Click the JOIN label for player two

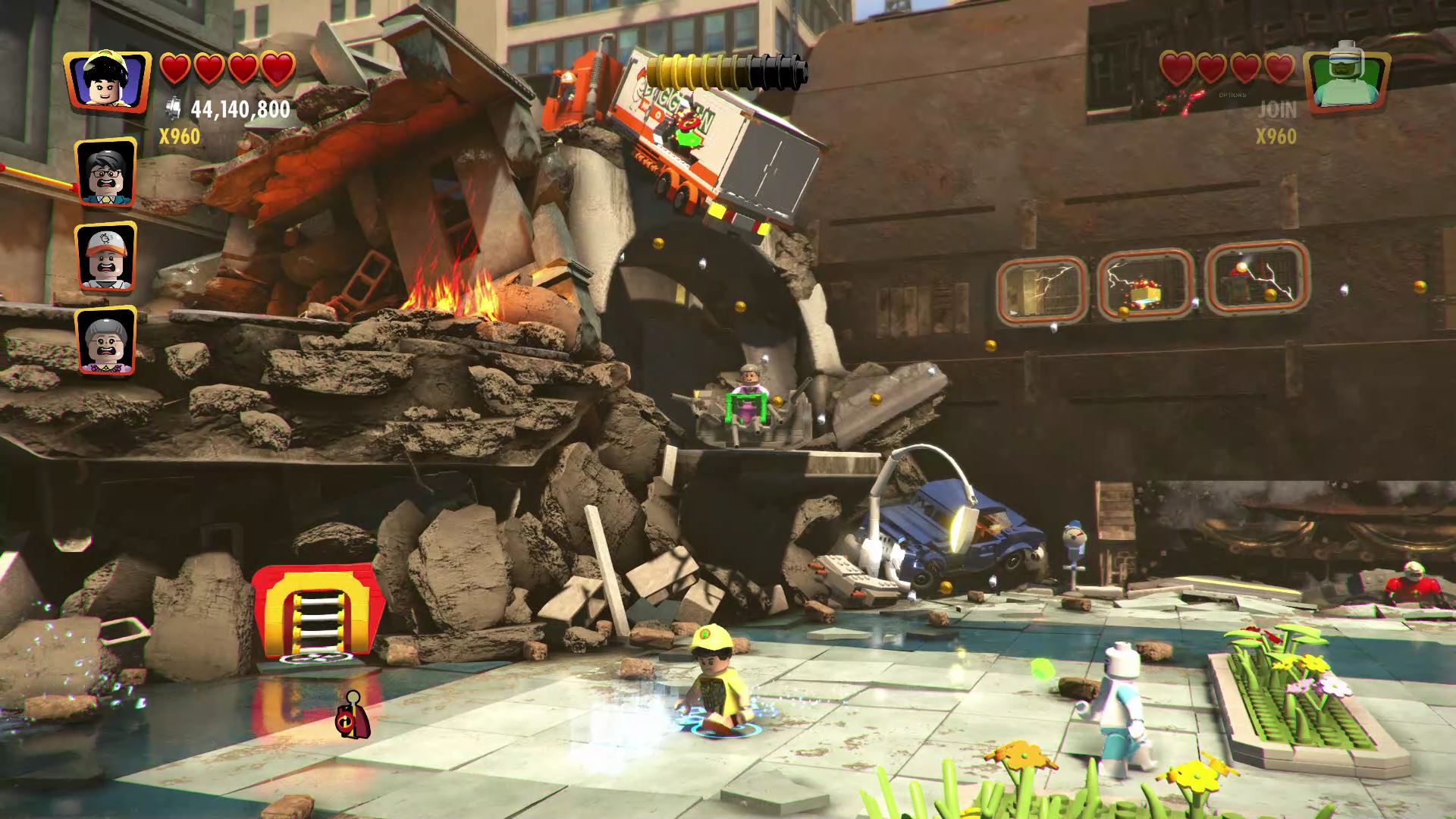1278,110
